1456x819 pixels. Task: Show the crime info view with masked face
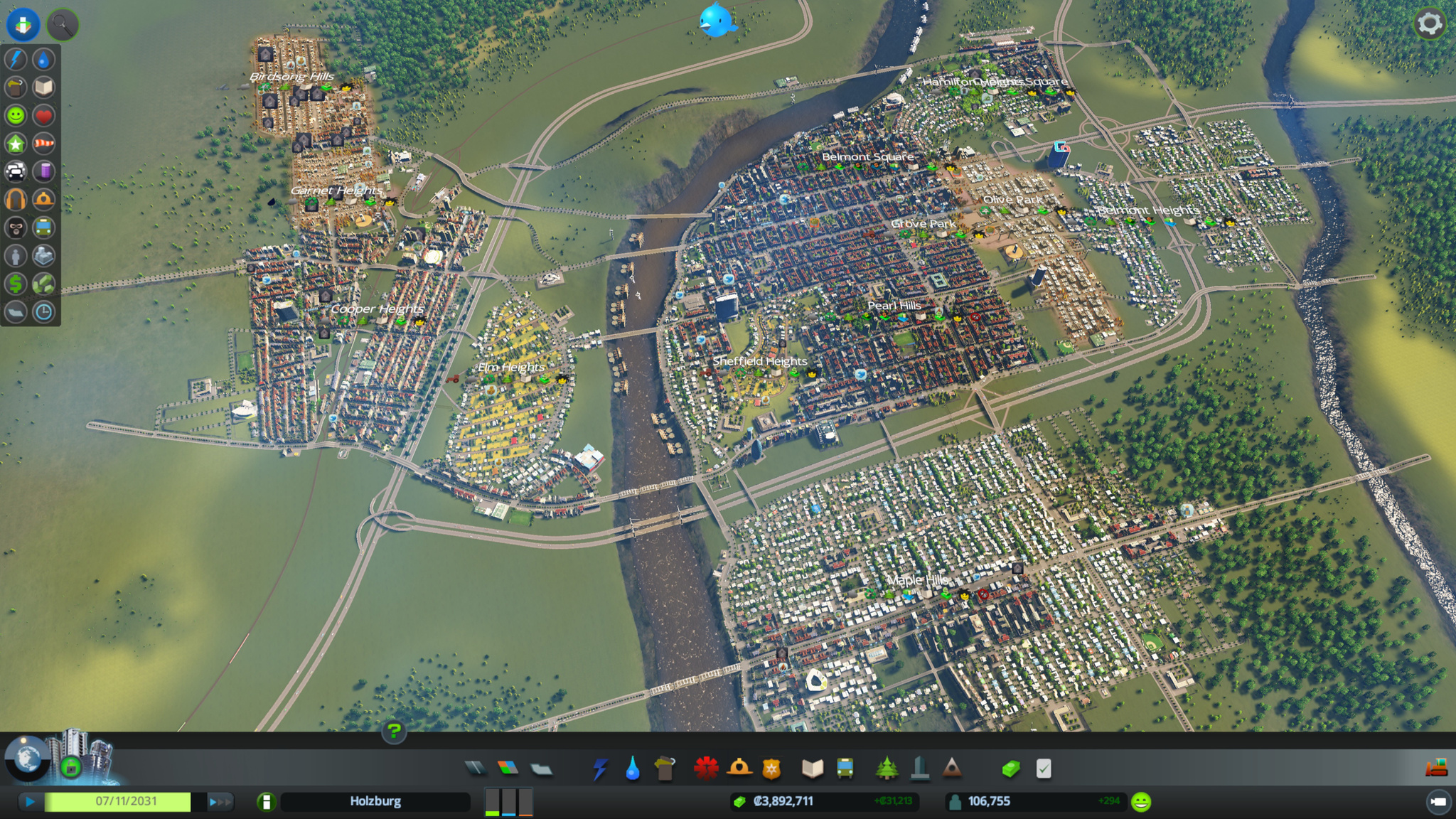click(16, 227)
